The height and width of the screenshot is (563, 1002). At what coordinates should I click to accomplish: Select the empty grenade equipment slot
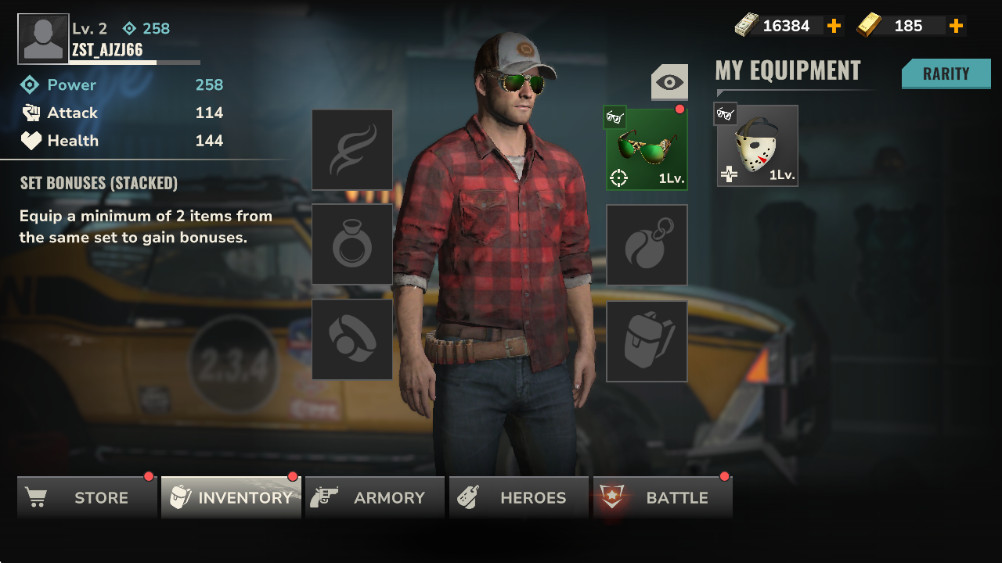tap(646, 244)
